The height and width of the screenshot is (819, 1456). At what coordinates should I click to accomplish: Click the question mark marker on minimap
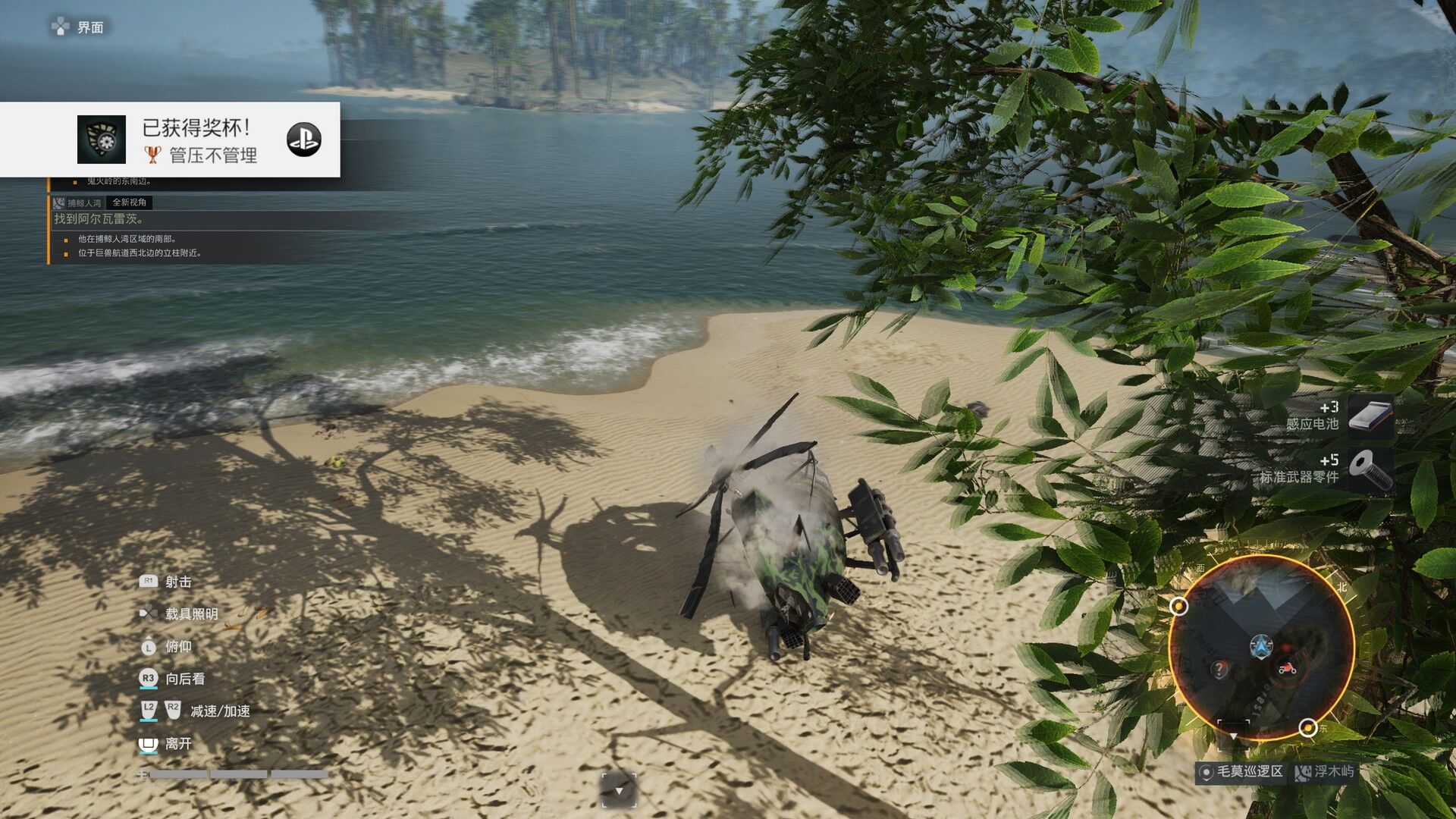click(x=1219, y=670)
